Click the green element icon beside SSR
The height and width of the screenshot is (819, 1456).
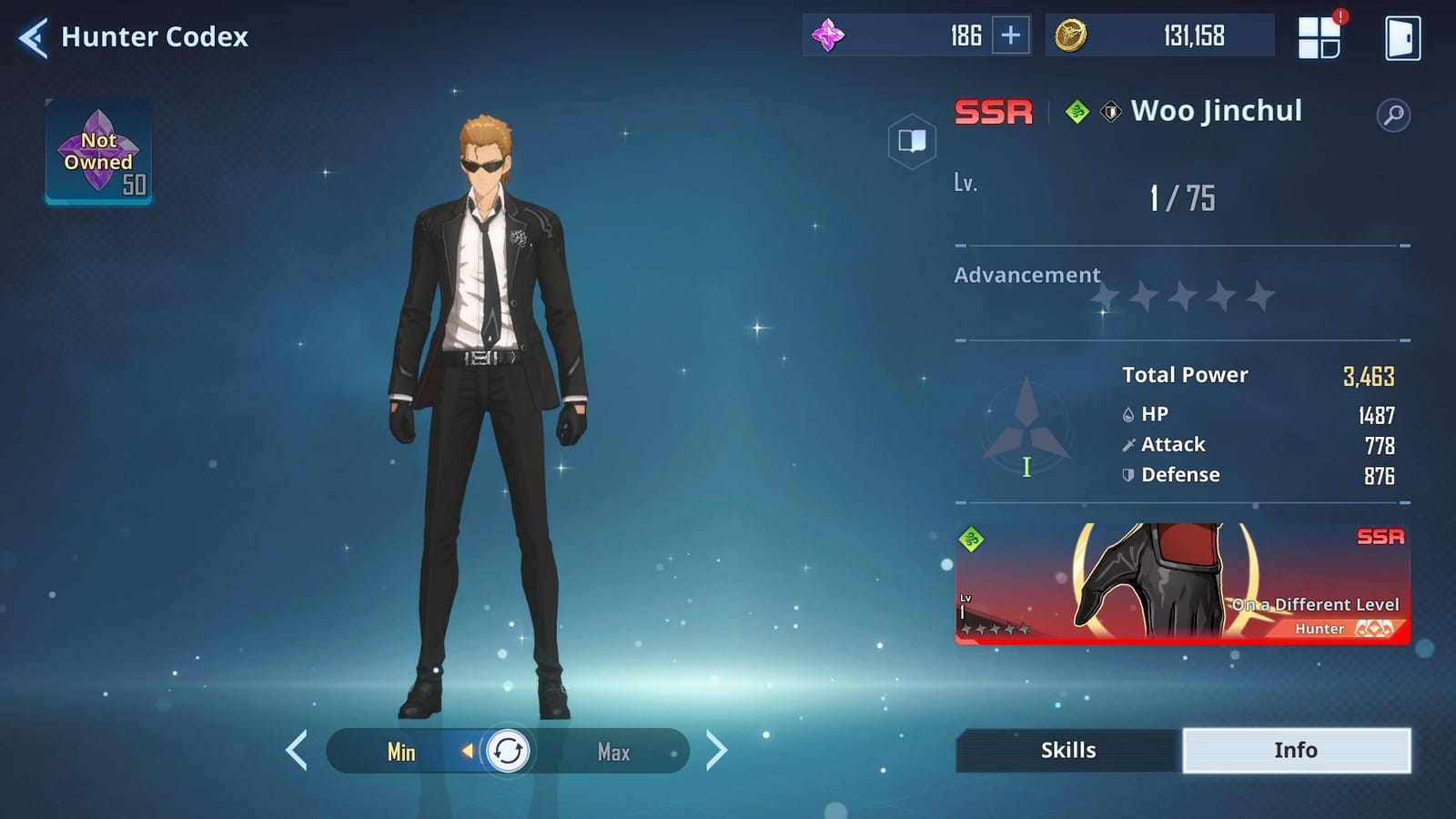point(1079,111)
